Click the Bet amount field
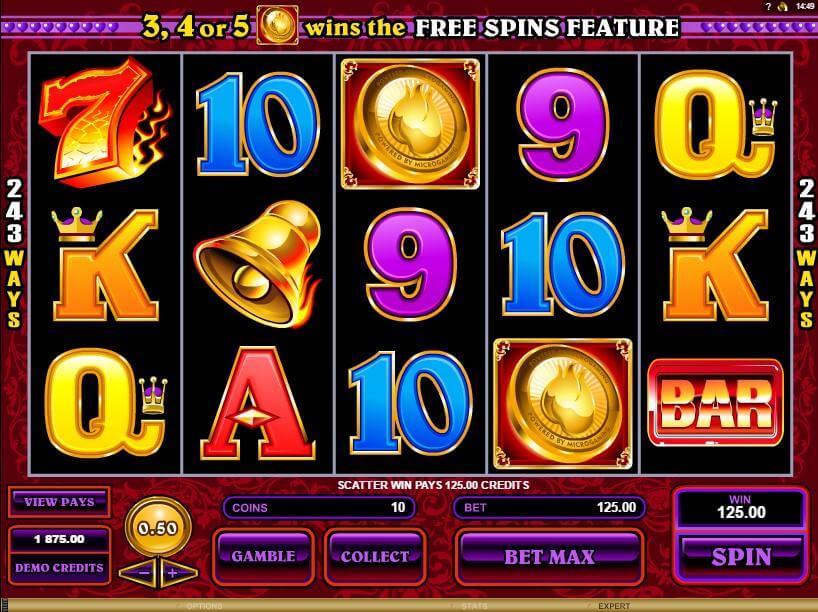This screenshot has height=612, width=818. click(549, 507)
